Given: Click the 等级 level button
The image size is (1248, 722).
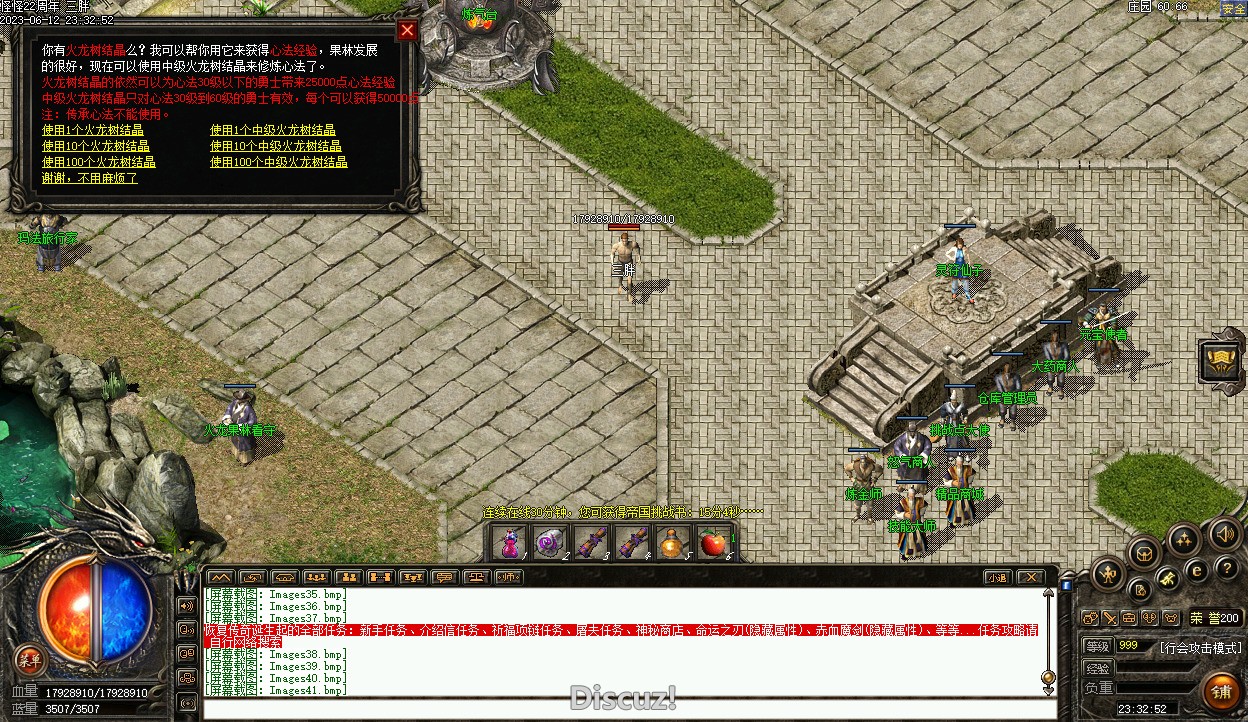Looking at the screenshot, I should pyautogui.click(x=1098, y=646).
